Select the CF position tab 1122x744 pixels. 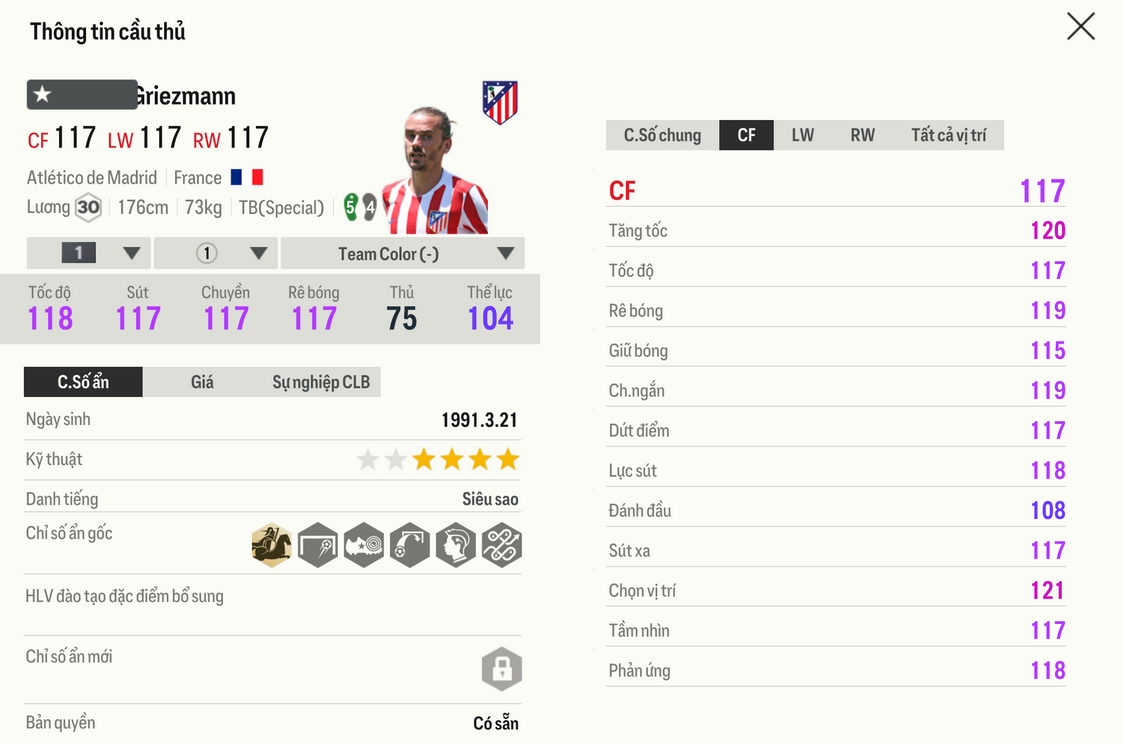click(x=746, y=135)
